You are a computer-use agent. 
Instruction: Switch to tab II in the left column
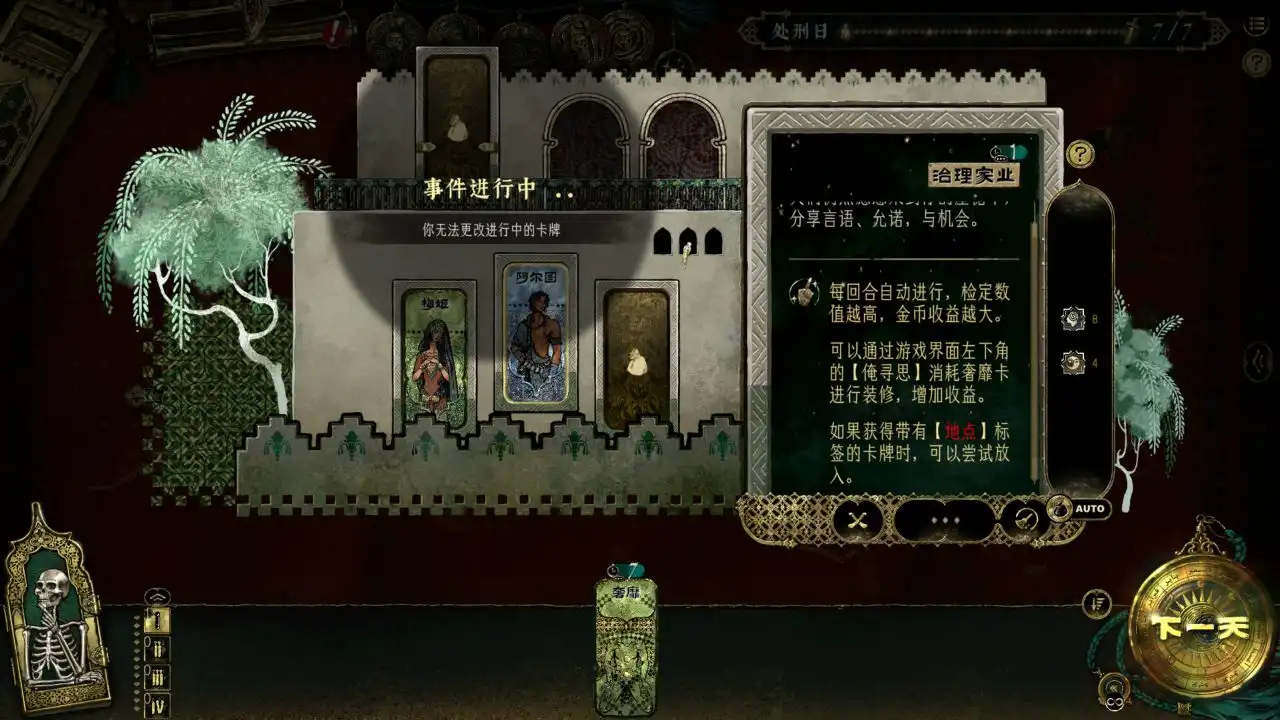pyautogui.click(x=157, y=650)
